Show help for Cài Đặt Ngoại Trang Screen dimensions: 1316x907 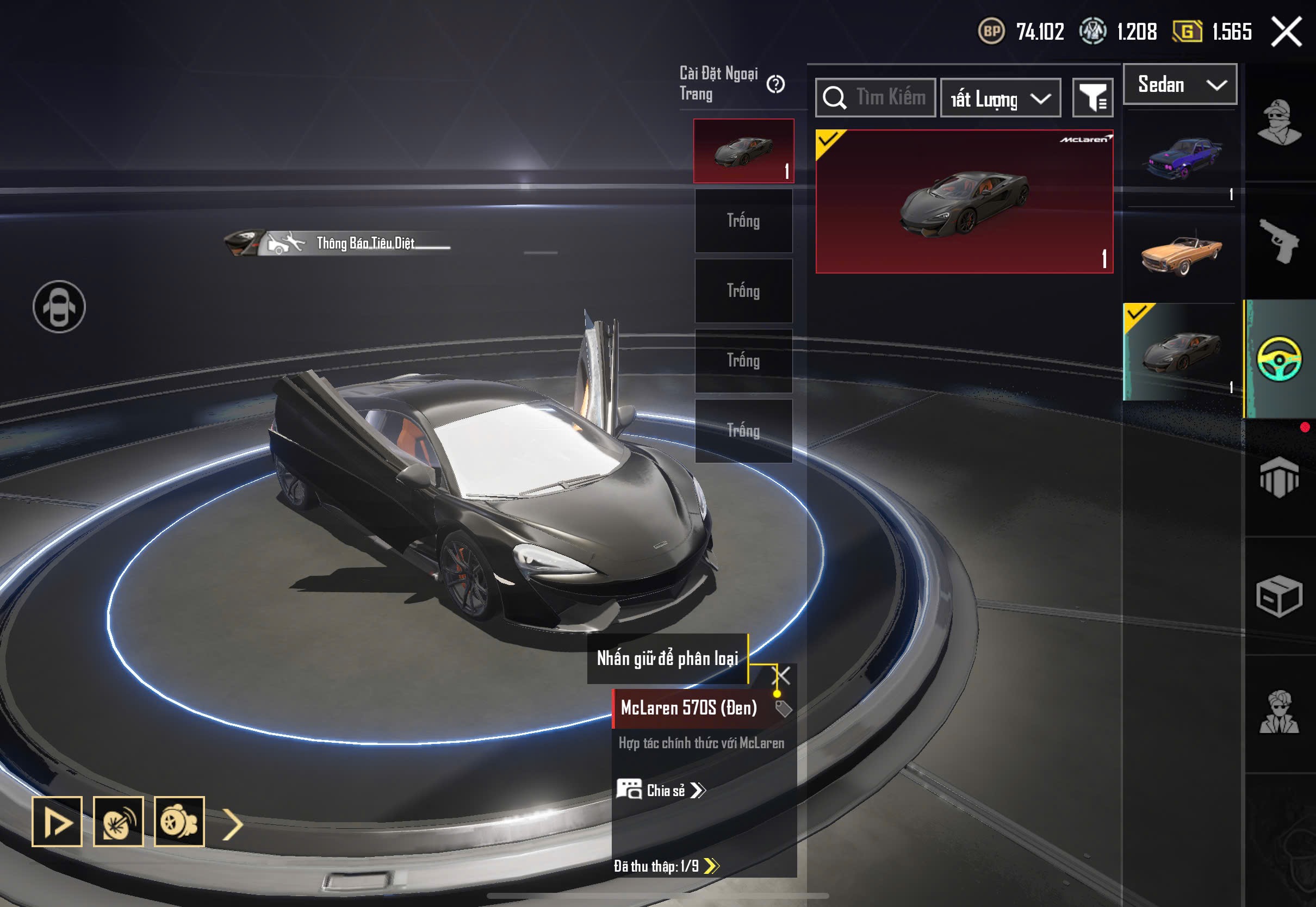tap(775, 85)
